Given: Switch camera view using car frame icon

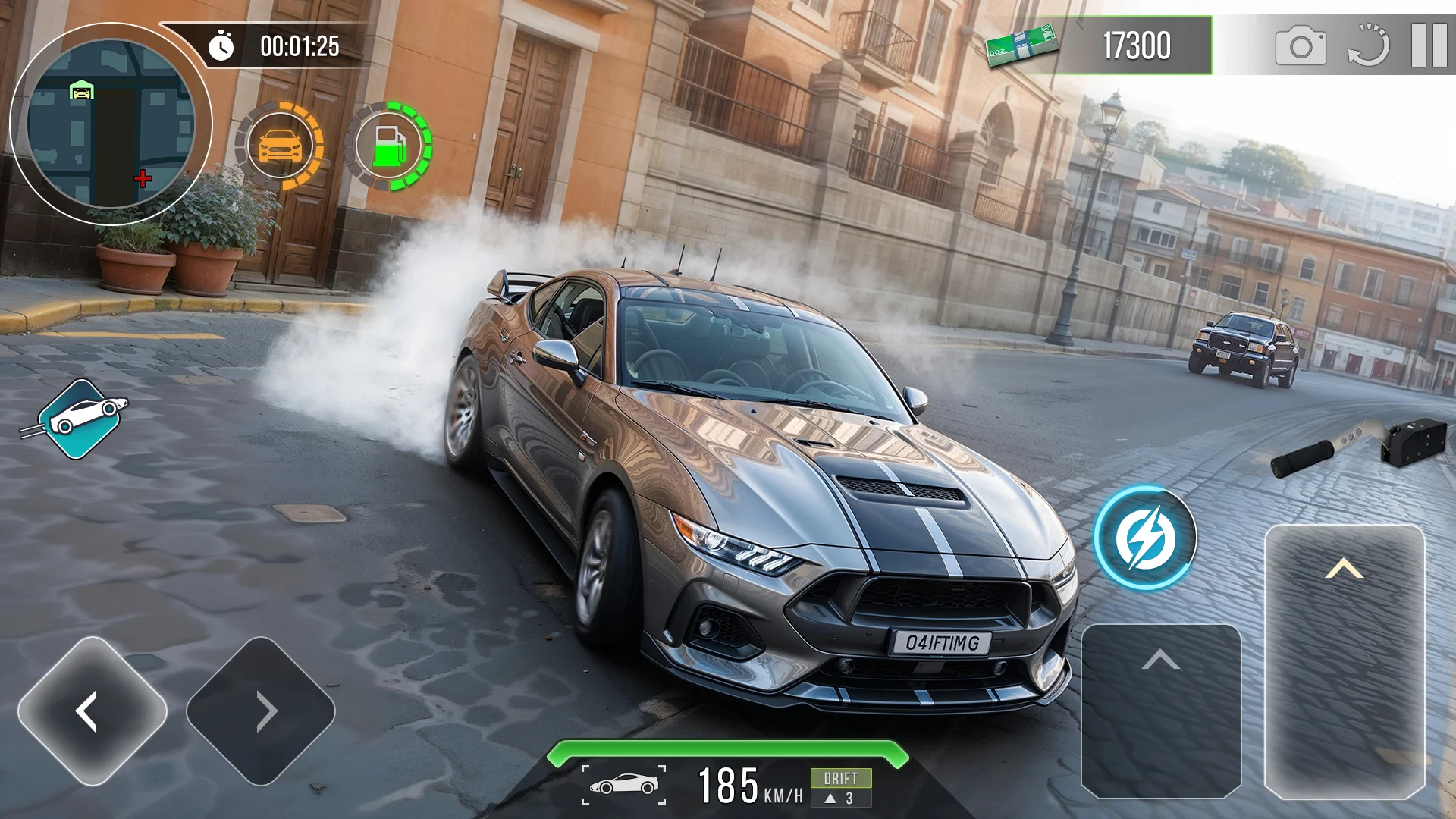Looking at the screenshot, I should (x=623, y=785).
